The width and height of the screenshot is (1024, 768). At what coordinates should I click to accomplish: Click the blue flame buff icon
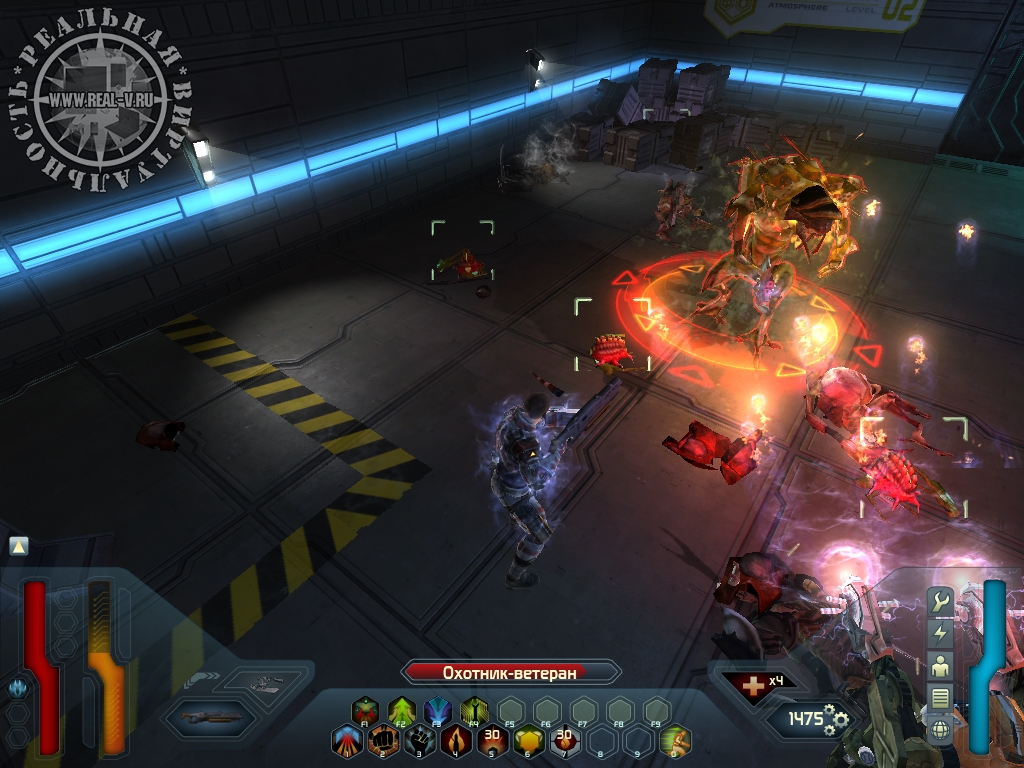tap(17, 688)
